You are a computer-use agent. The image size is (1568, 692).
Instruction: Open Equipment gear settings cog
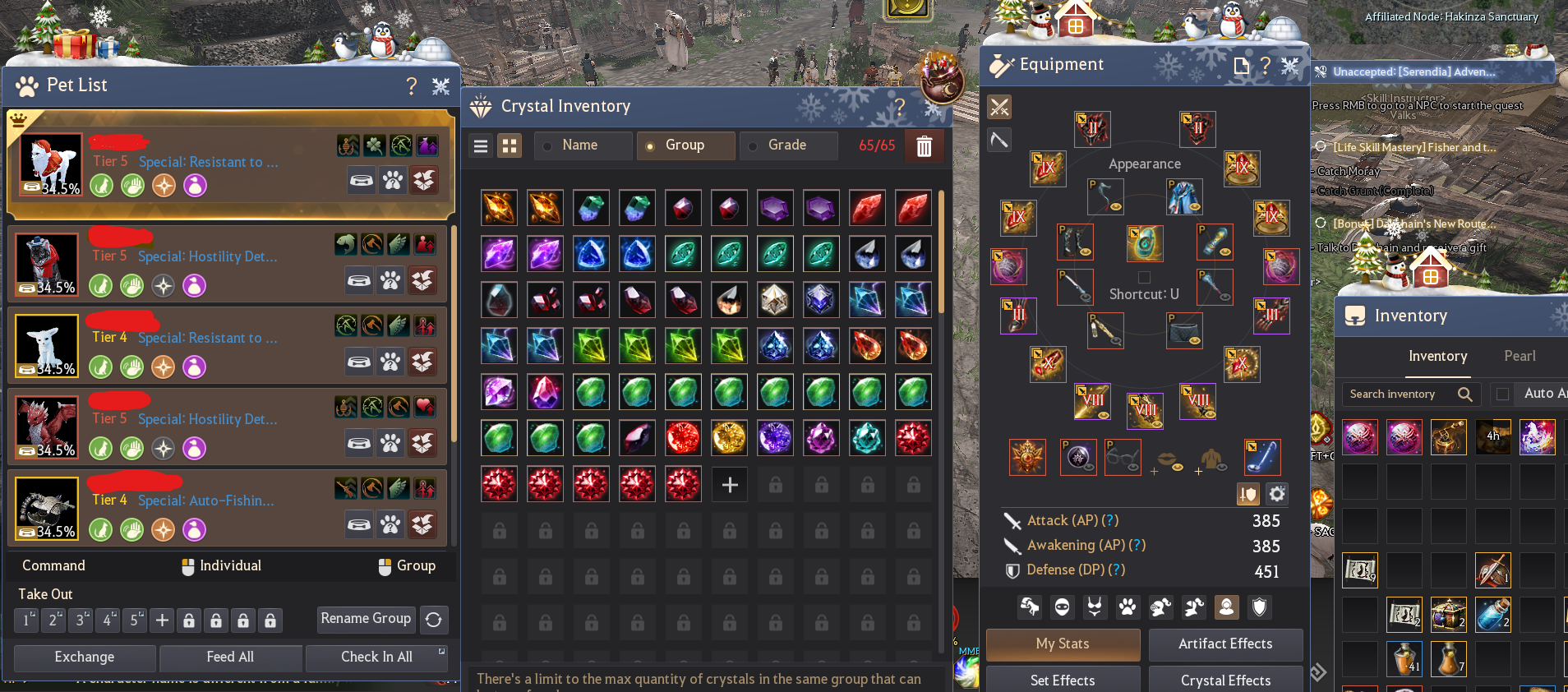click(x=1276, y=494)
